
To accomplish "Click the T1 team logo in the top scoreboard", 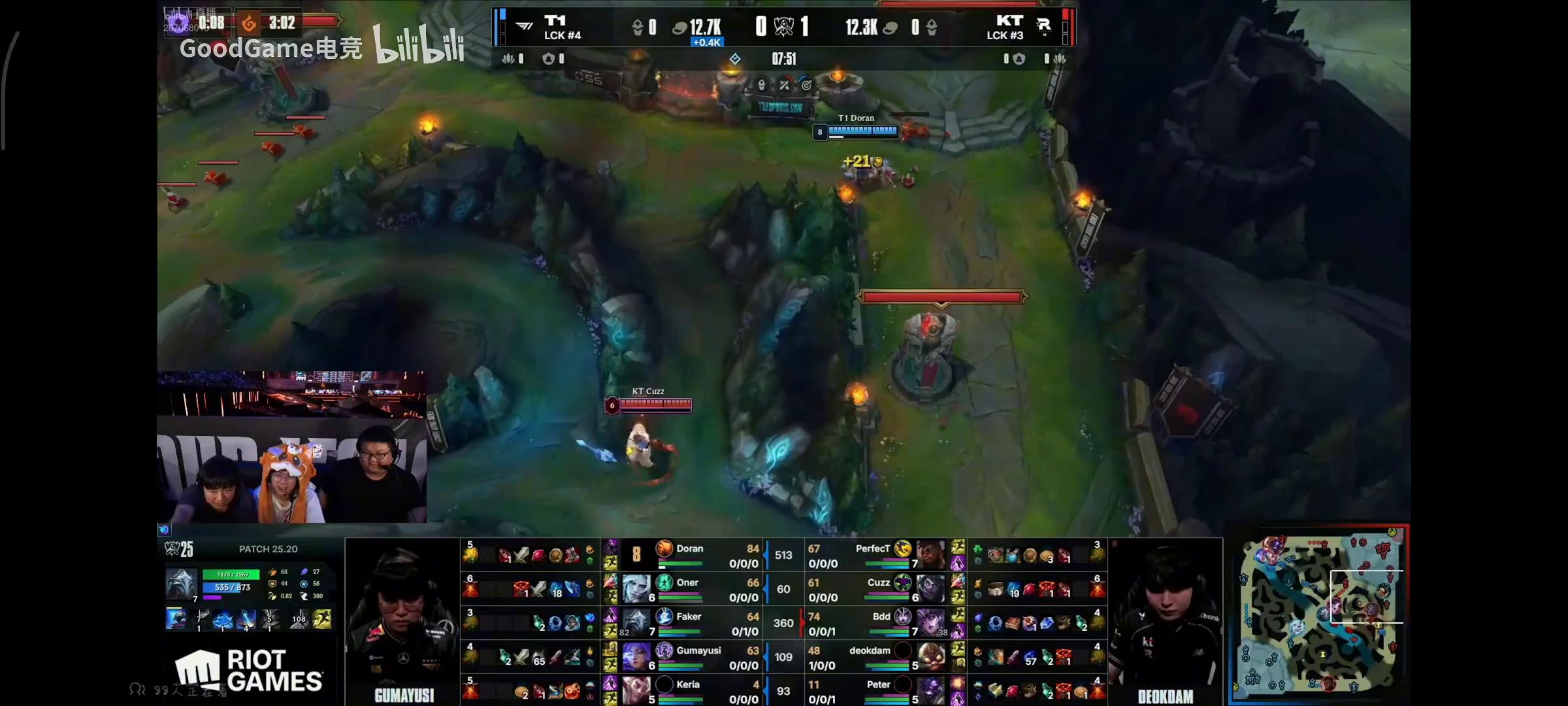I will point(525,26).
